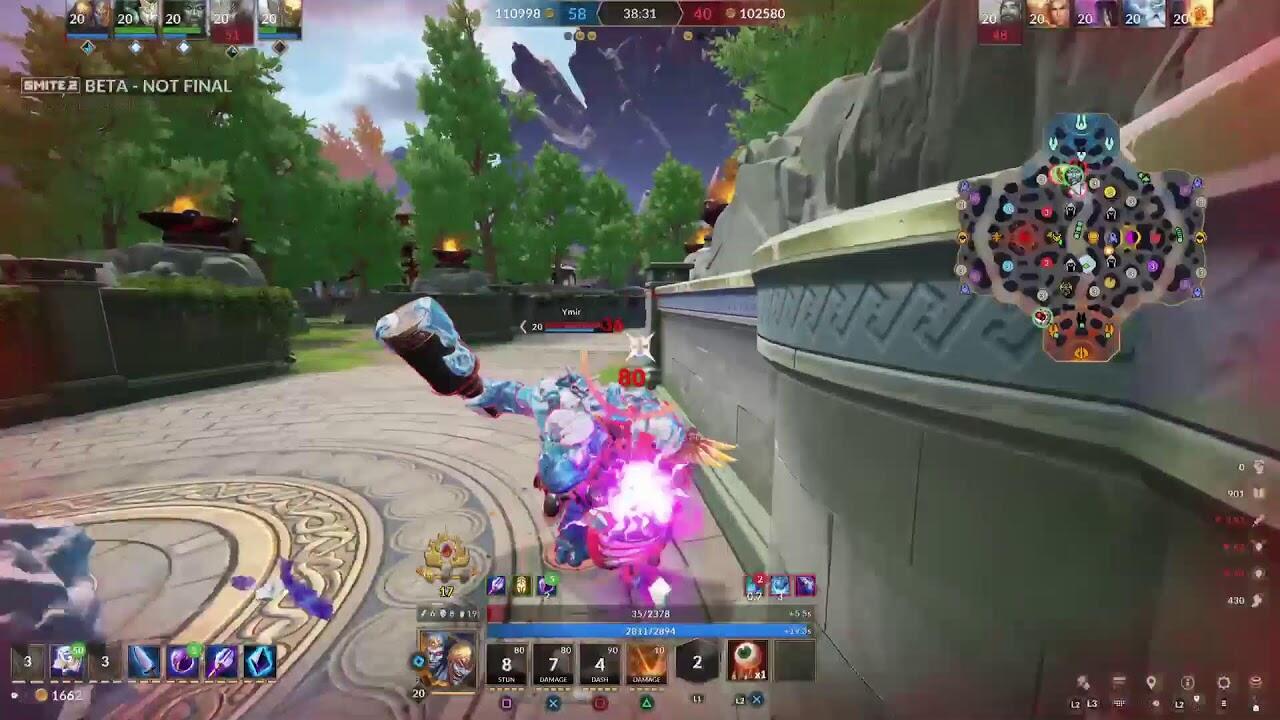1280x720 pixels.
Task: Trigger the orange flame ultimate ability
Action: [x=647, y=663]
